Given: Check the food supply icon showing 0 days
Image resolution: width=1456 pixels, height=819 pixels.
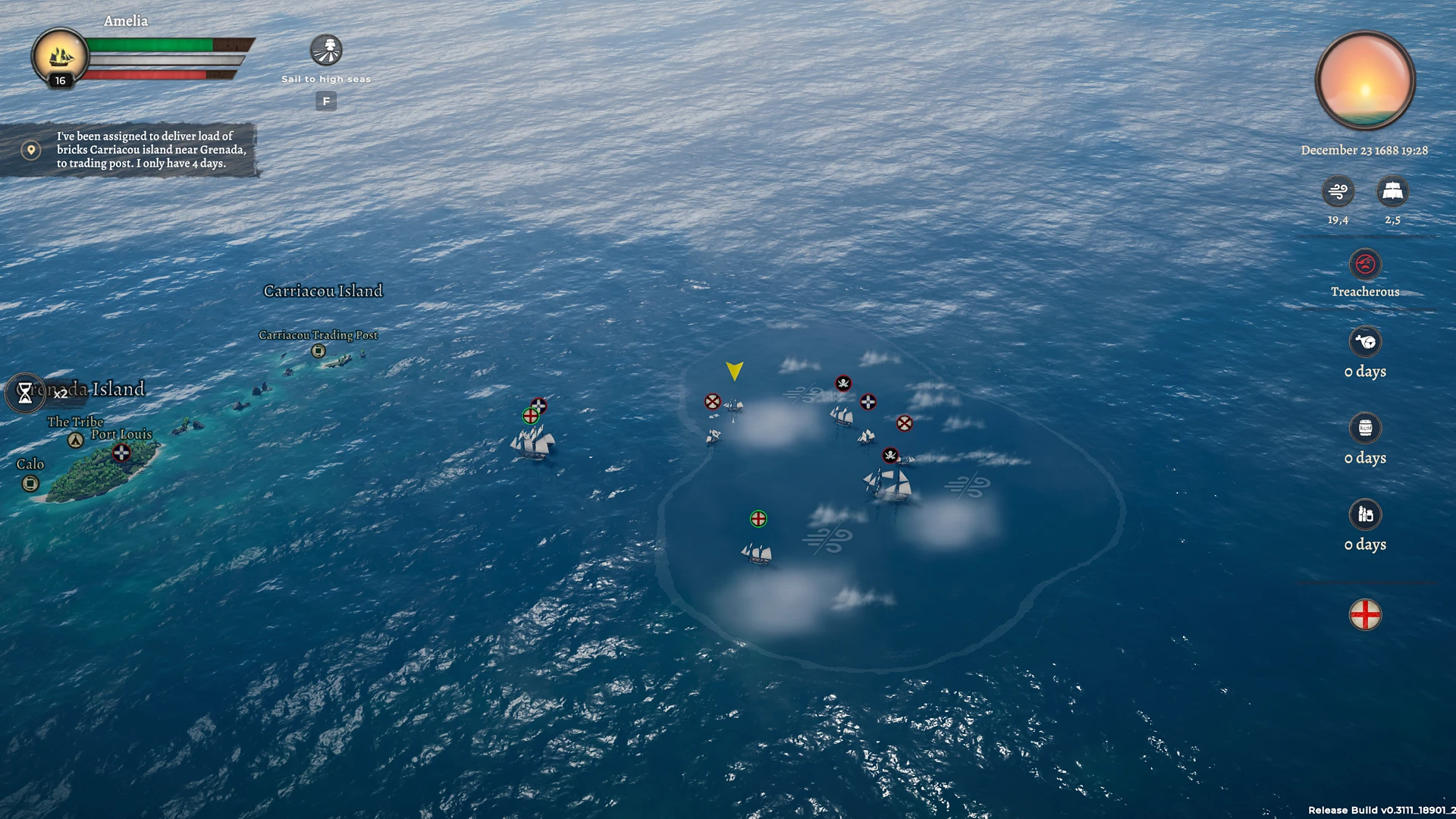Looking at the screenshot, I should point(1365,341).
